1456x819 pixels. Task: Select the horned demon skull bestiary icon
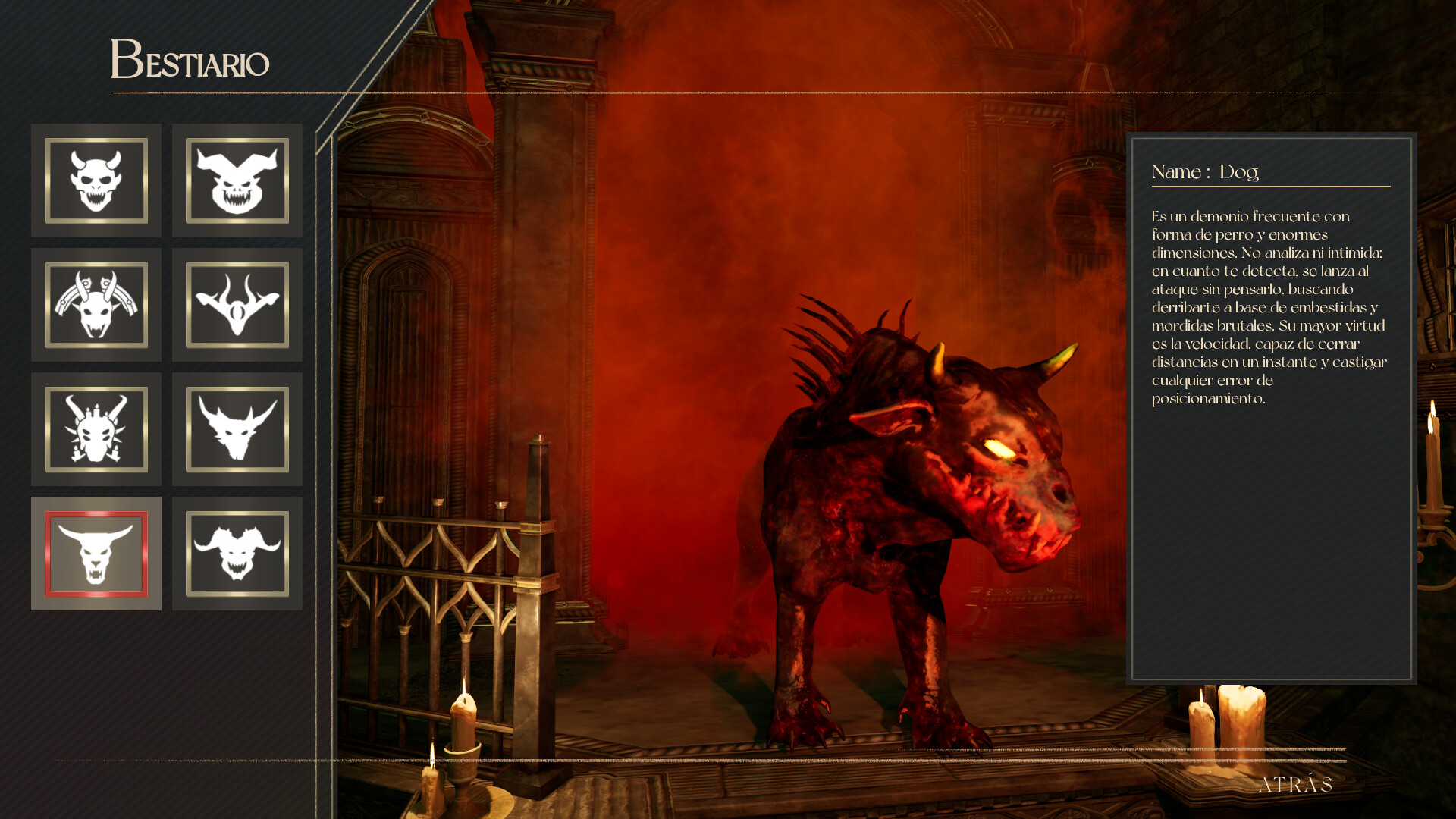click(96, 180)
